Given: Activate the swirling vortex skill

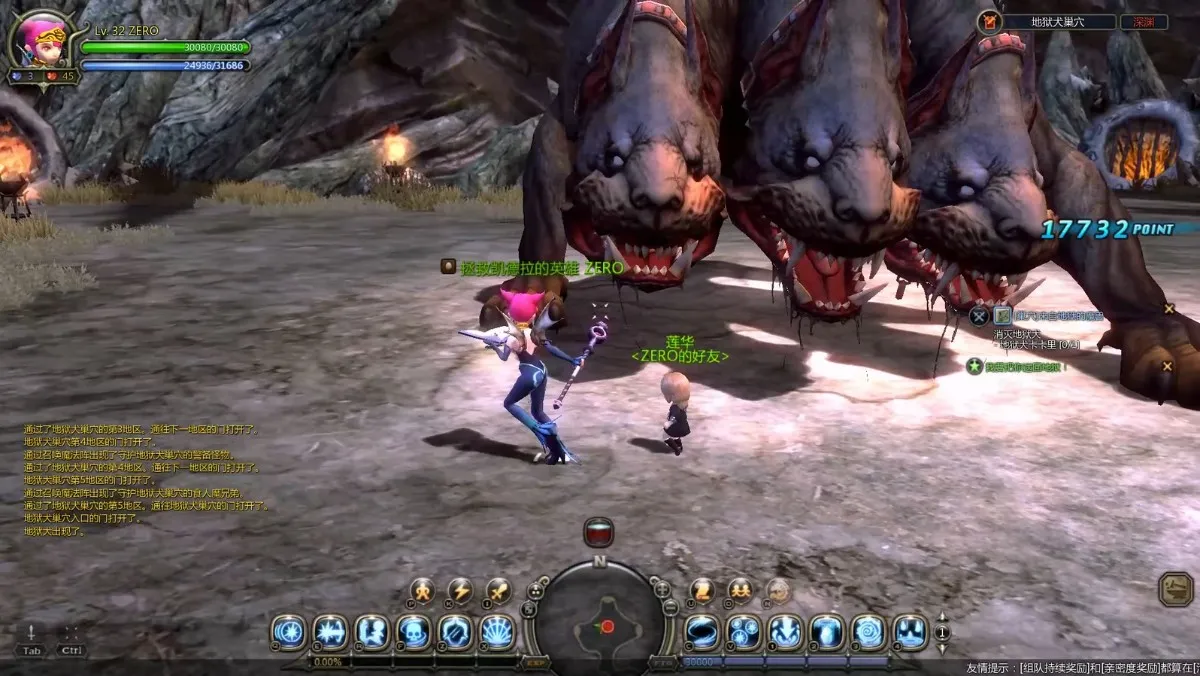Looking at the screenshot, I should (868, 632).
